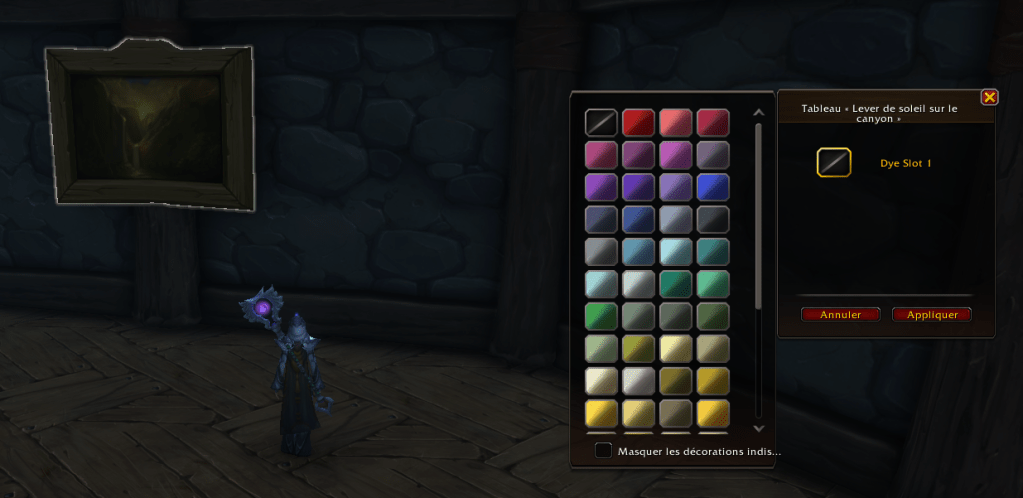Close the painting dye window

pyautogui.click(x=989, y=97)
